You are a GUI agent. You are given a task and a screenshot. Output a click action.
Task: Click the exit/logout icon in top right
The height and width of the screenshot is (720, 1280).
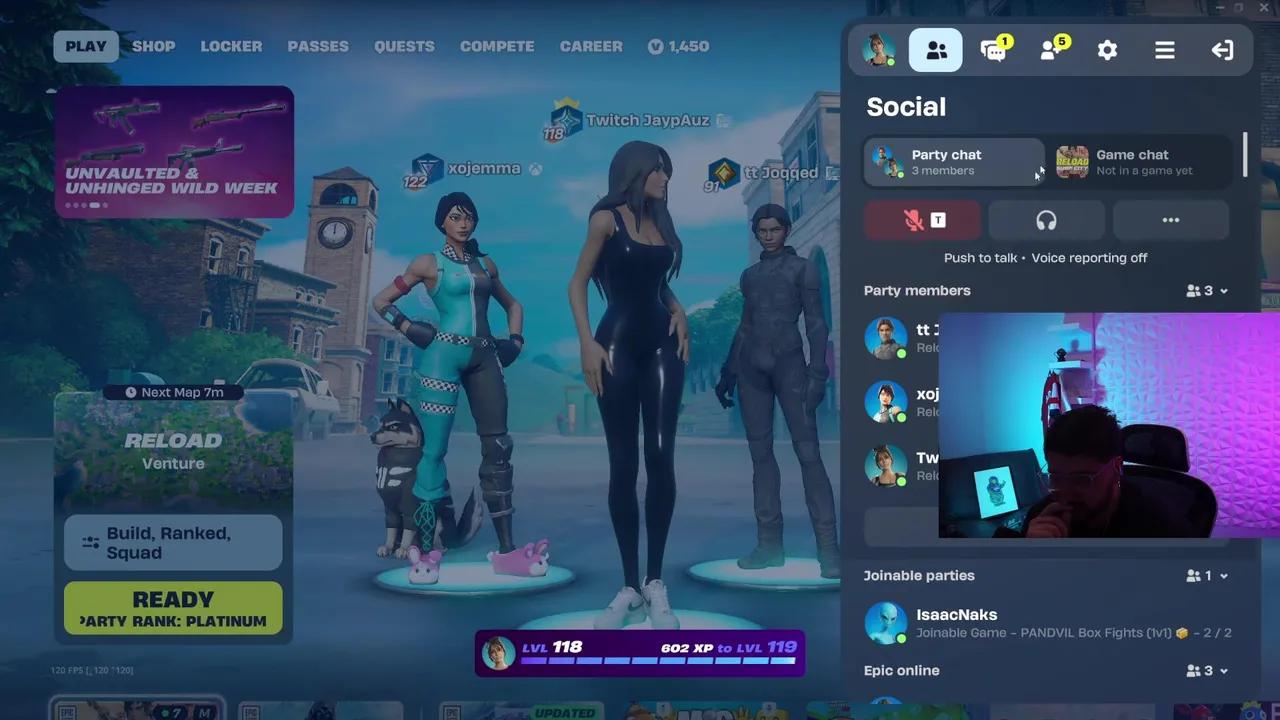1222,50
